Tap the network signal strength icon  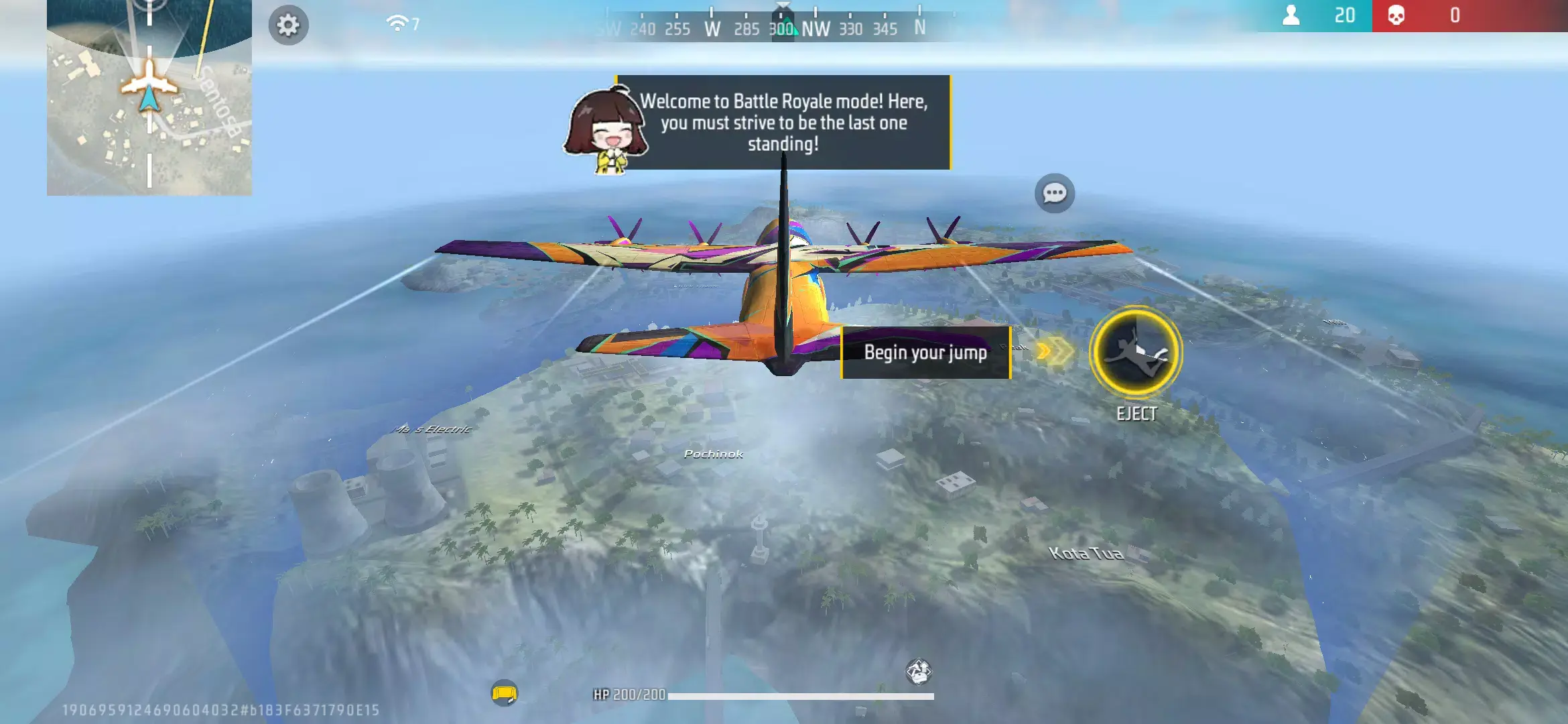pyautogui.click(x=398, y=21)
